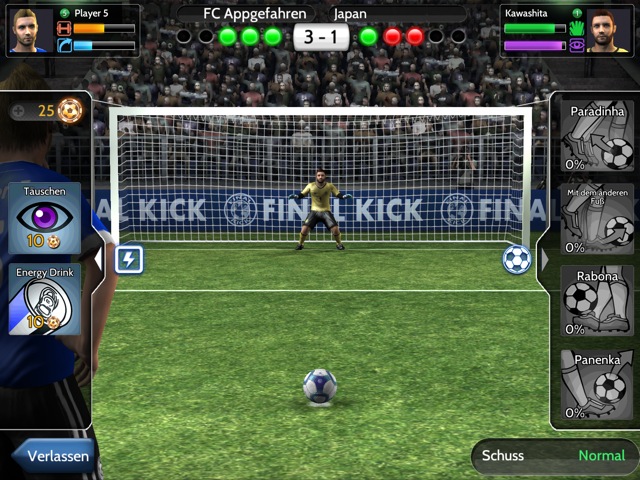Pick the Rabona shot style

click(597, 299)
